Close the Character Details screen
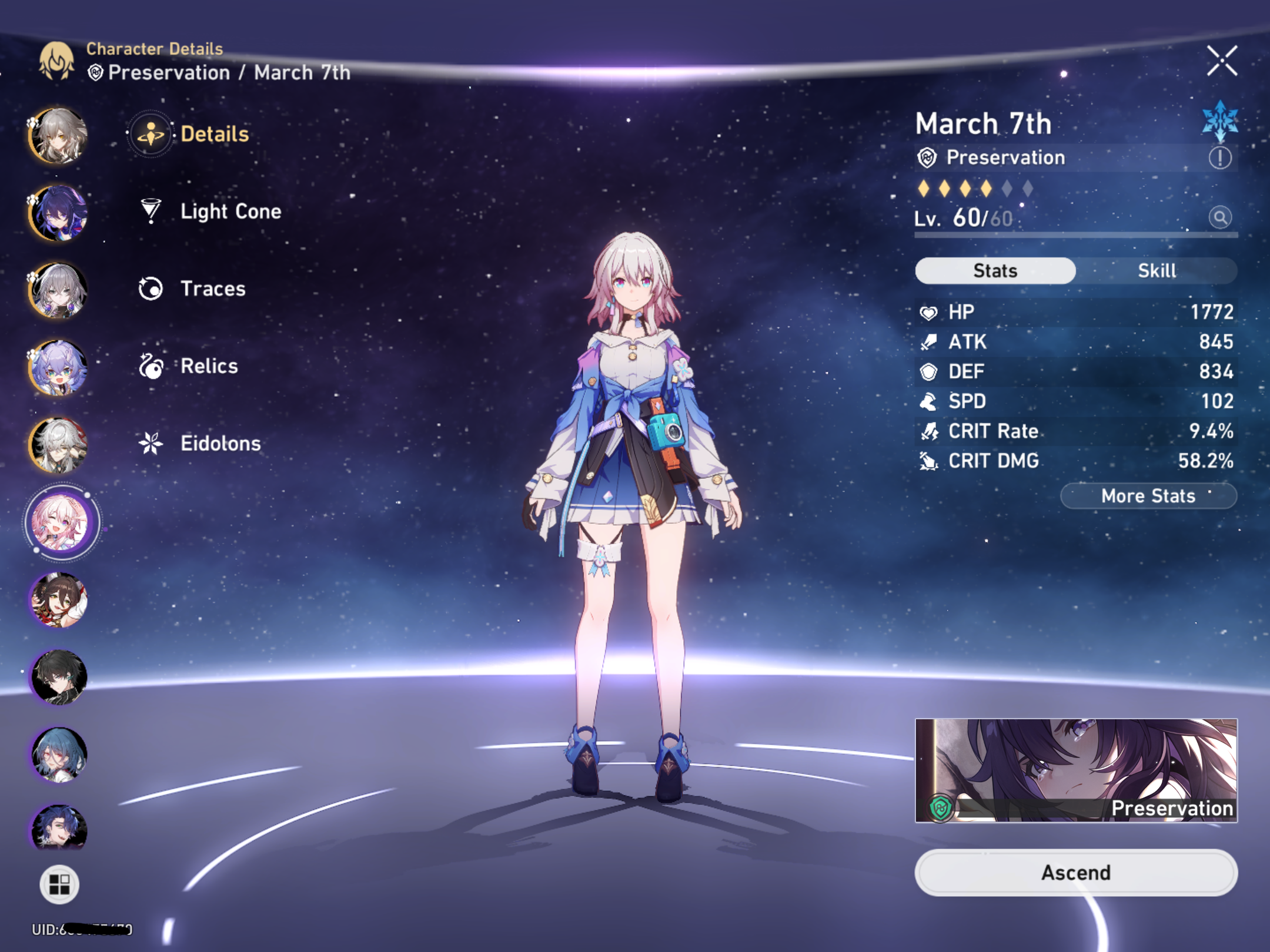1270x952 pixels. (1222, 61)
